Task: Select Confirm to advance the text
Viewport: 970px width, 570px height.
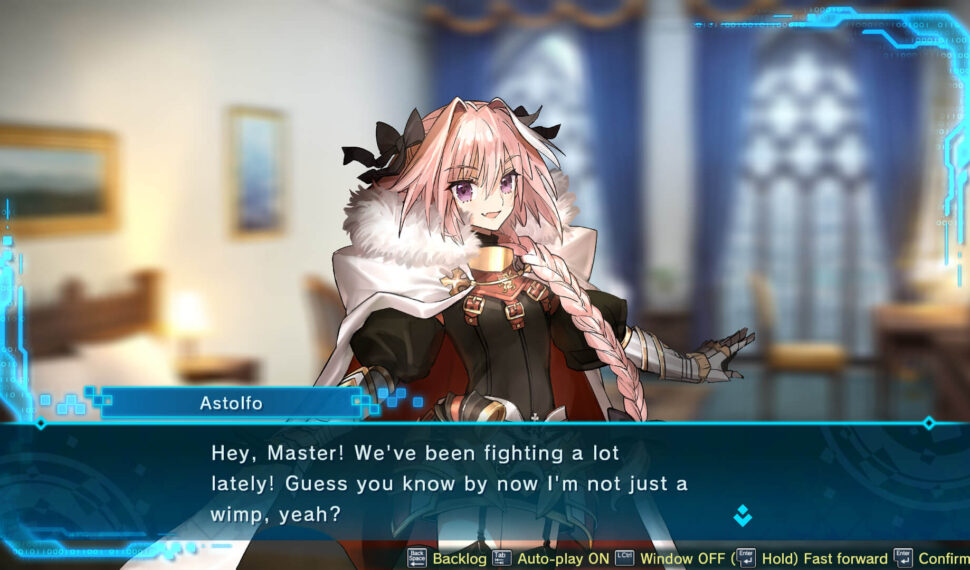Action: coord(943,558)
